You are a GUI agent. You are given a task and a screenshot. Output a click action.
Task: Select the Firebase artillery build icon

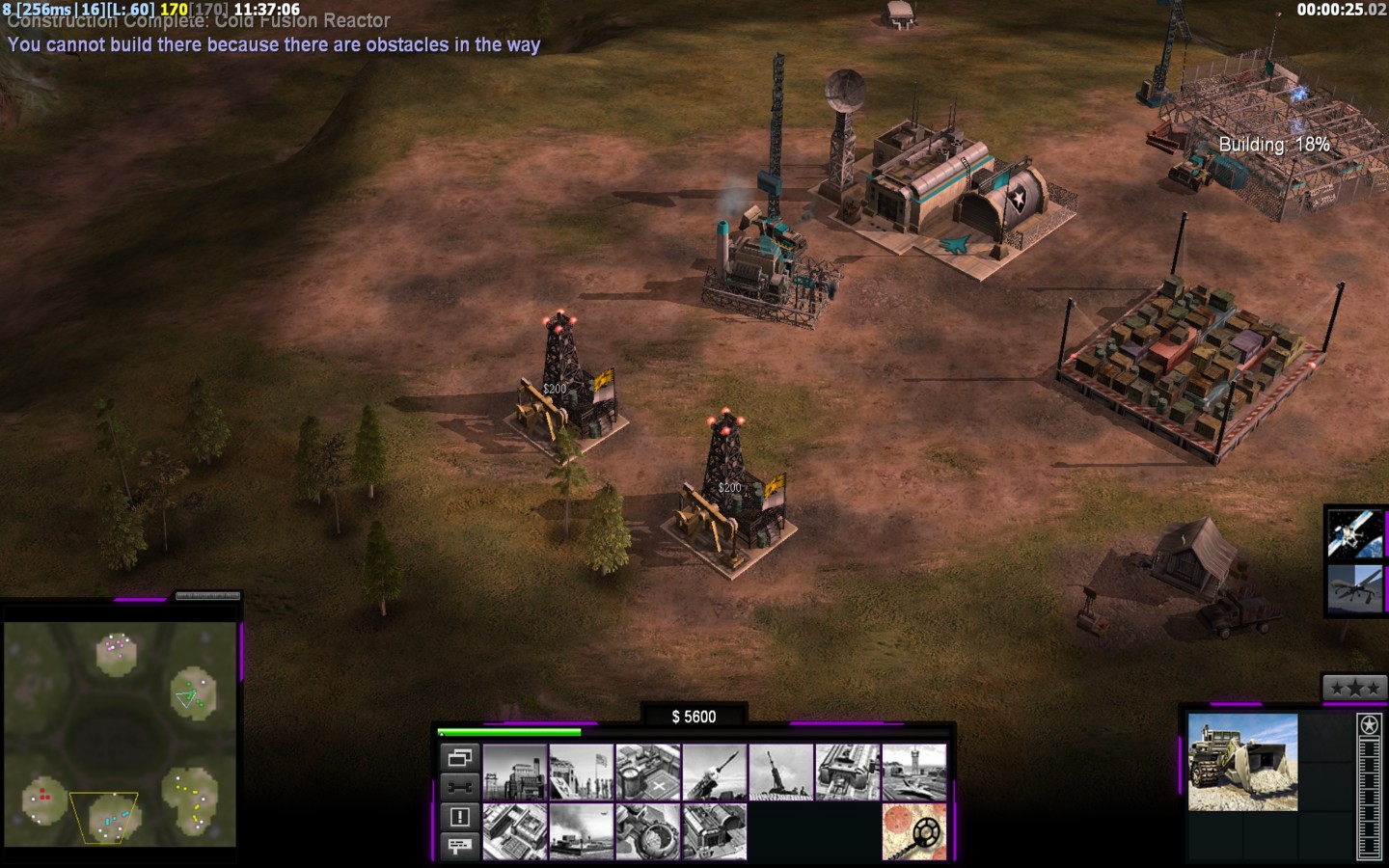pyautogui.click(x=781, y=773)
